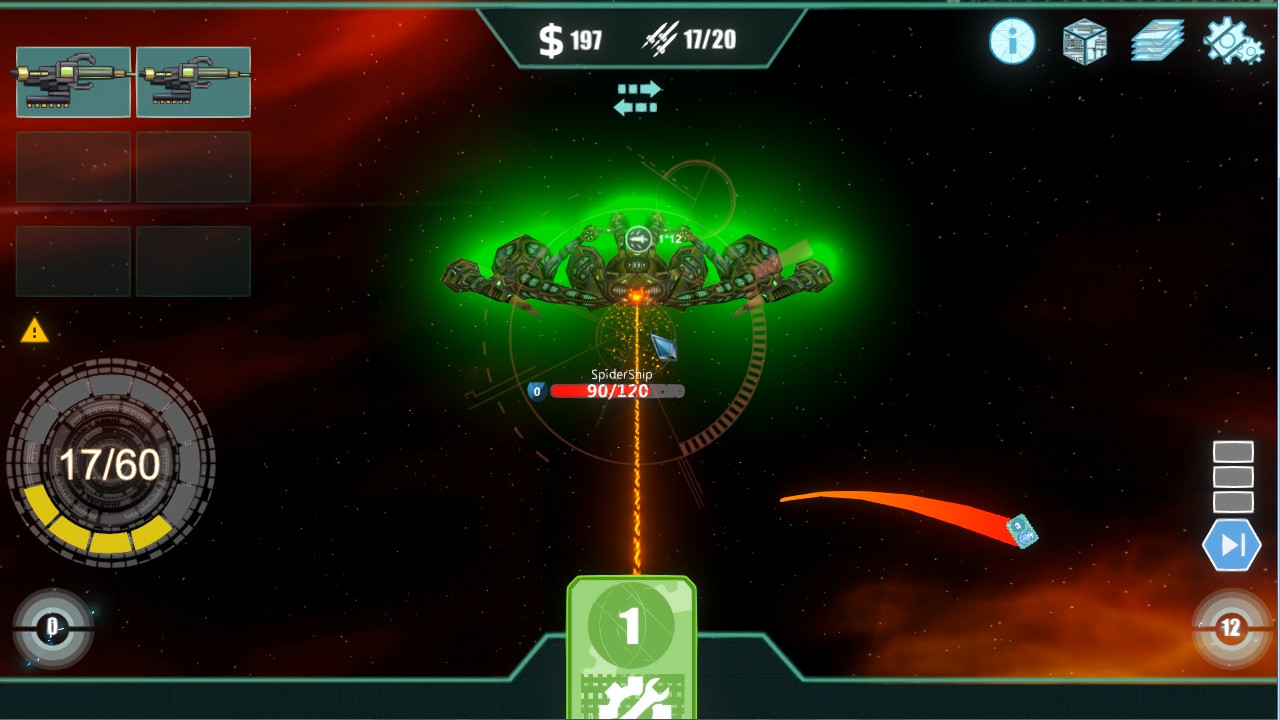Click the round counter showing 12 at bottom right
The height and width of the screenshot is (720, 1280).
(x=1231, y=630)
